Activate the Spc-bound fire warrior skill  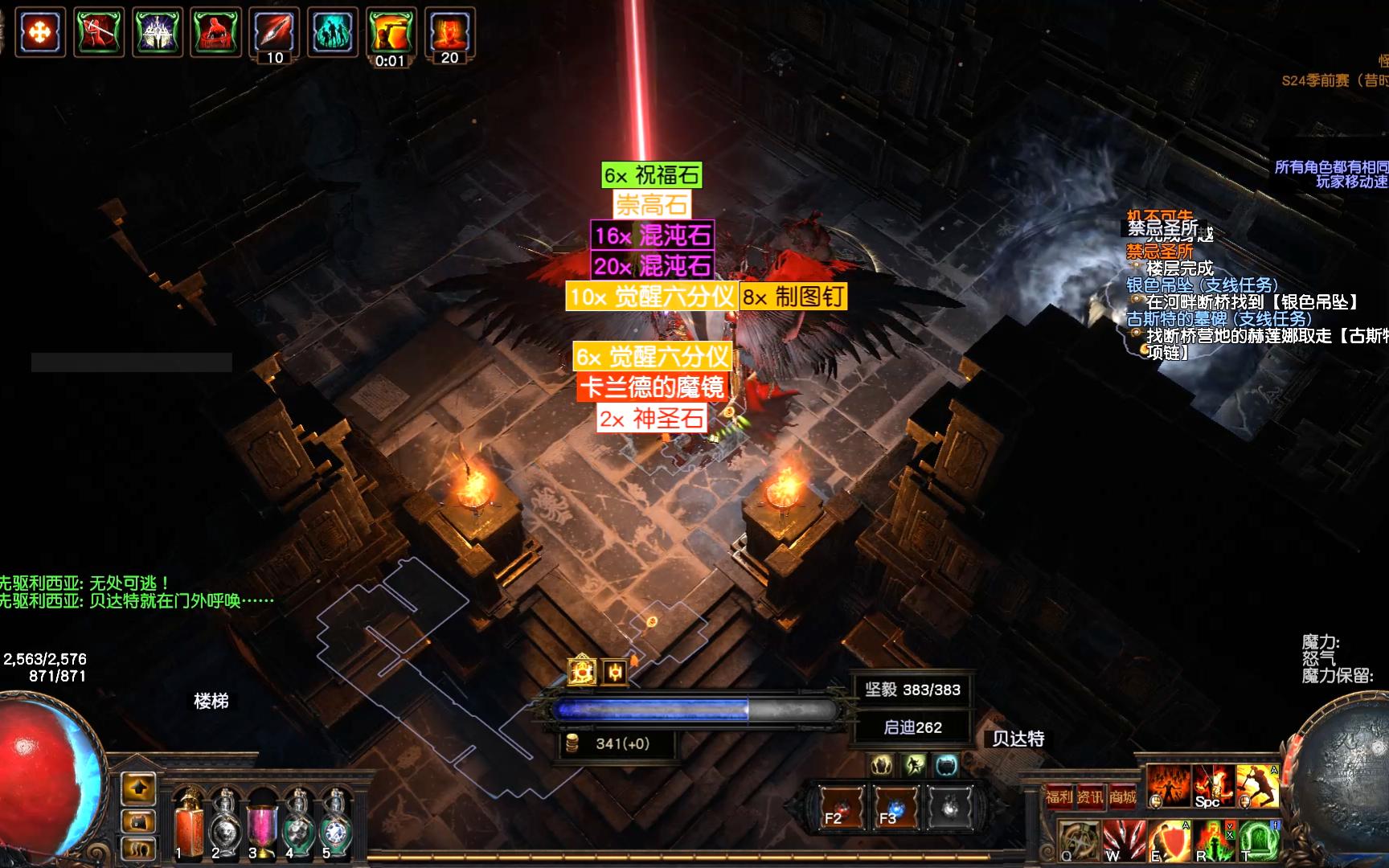pos(1212,786)
